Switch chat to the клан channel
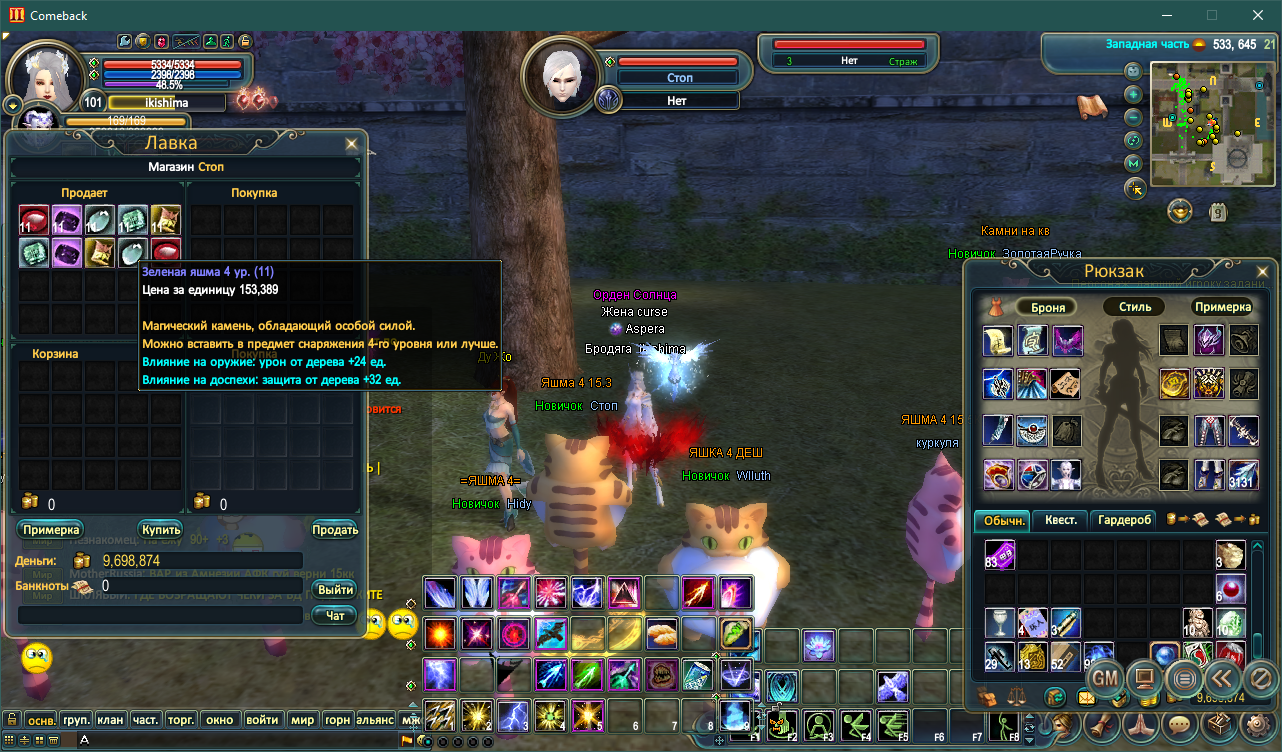 111,719
